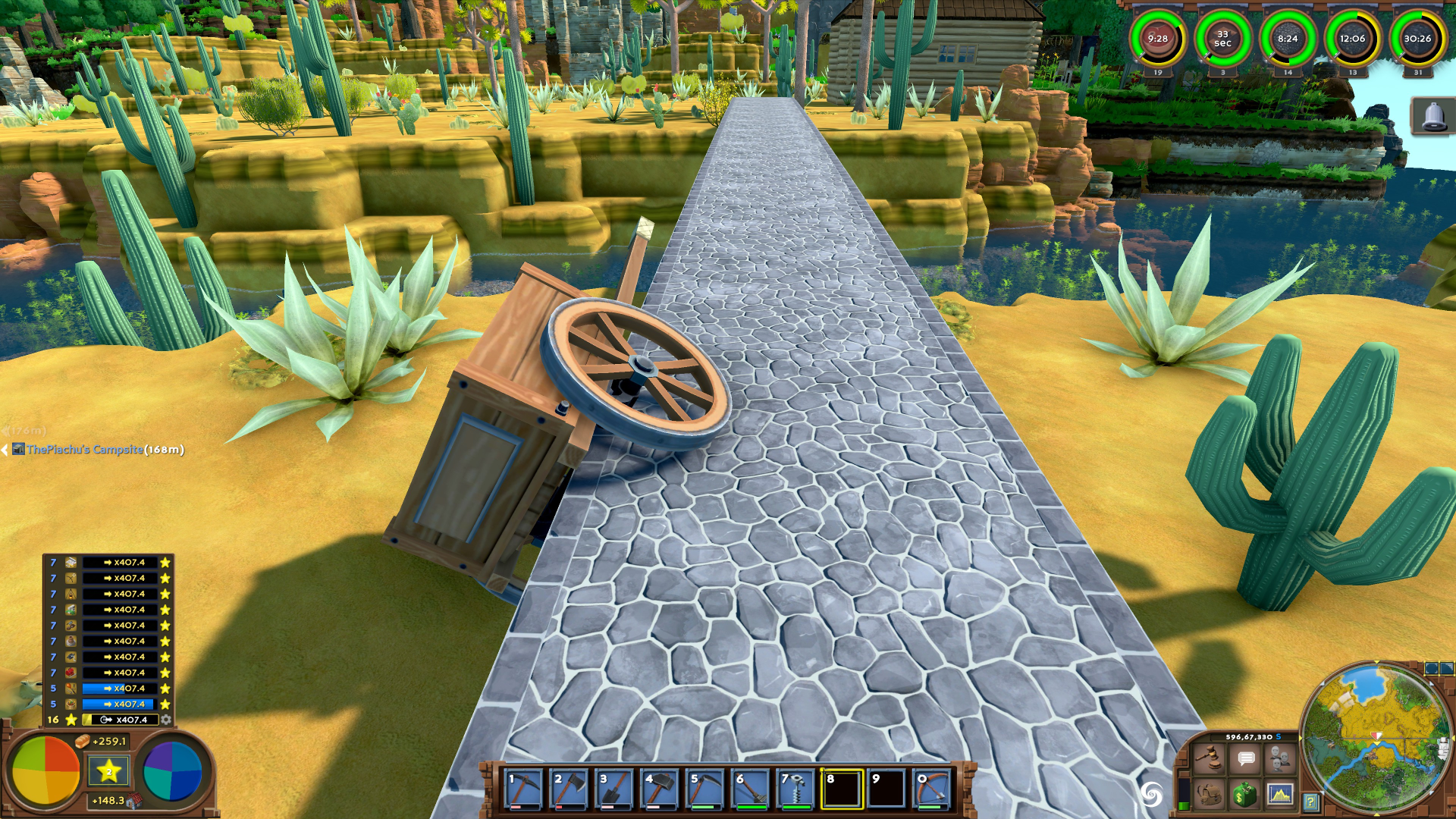This screenshot has height=819, width=1456.
Task: Show the players list icon
Action: point(1280,758)
